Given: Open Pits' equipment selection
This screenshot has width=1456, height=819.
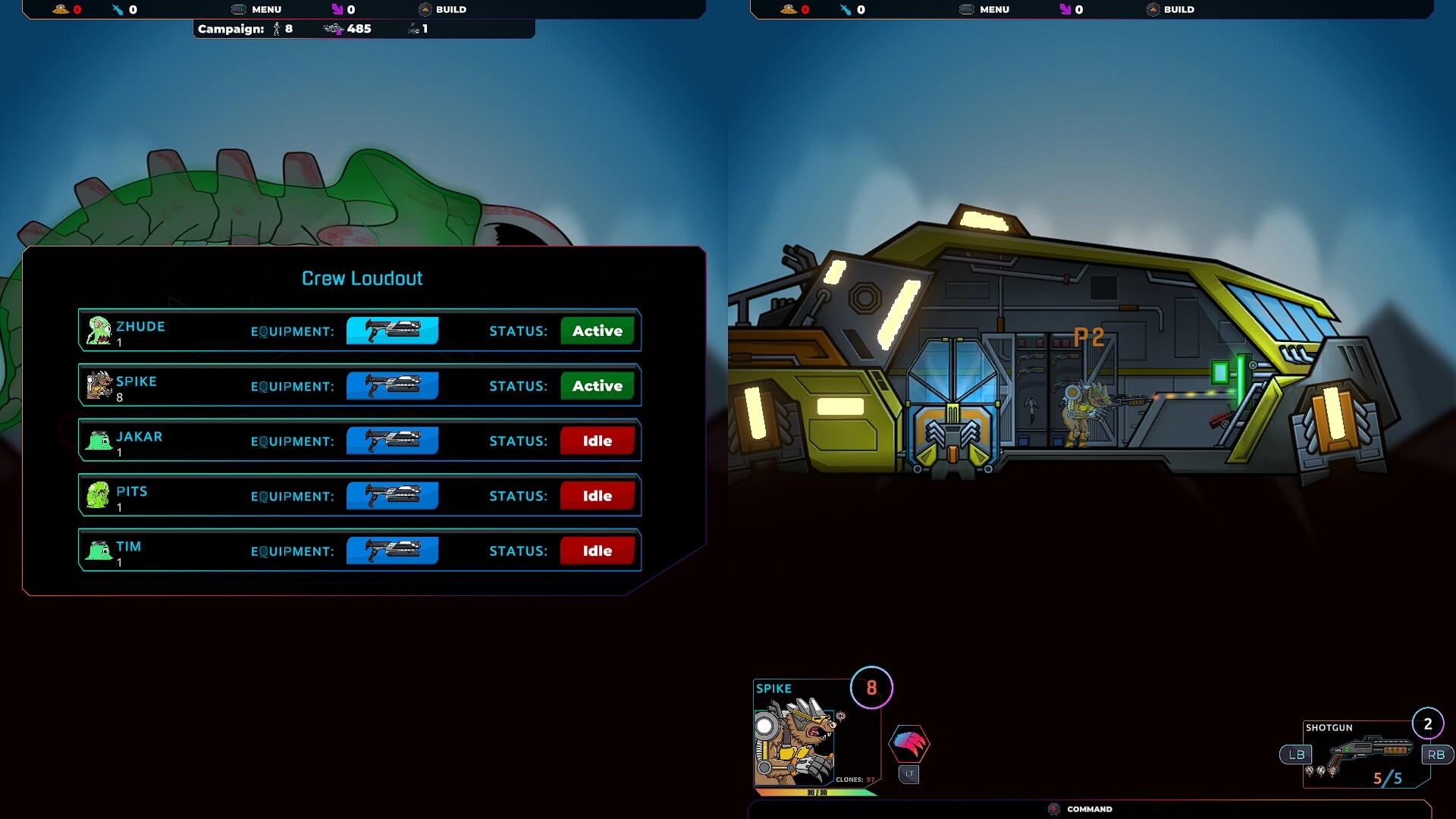Looking at the screenshot, I should 392,495.
